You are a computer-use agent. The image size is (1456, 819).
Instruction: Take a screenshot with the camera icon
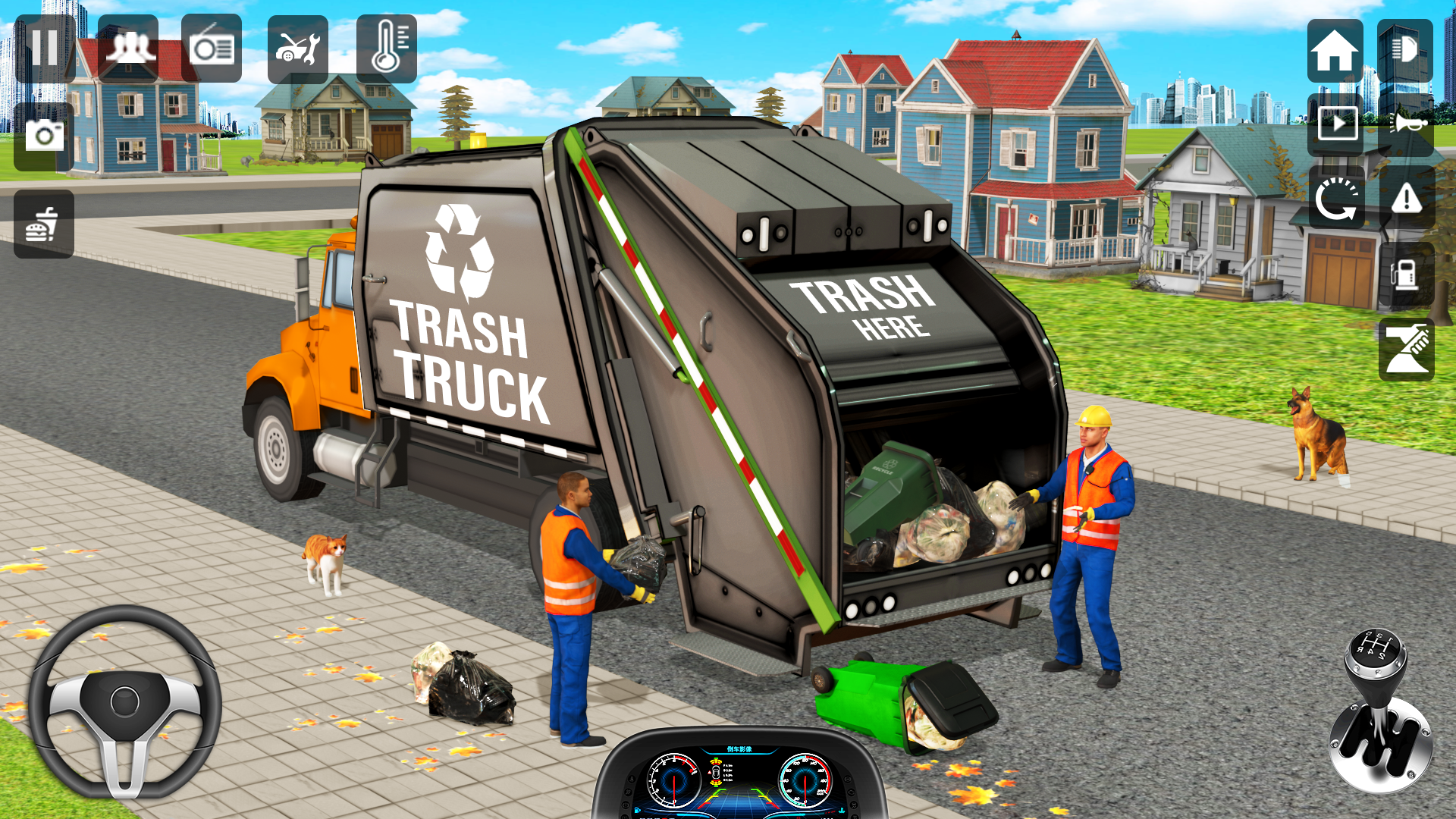coord(43,135)
